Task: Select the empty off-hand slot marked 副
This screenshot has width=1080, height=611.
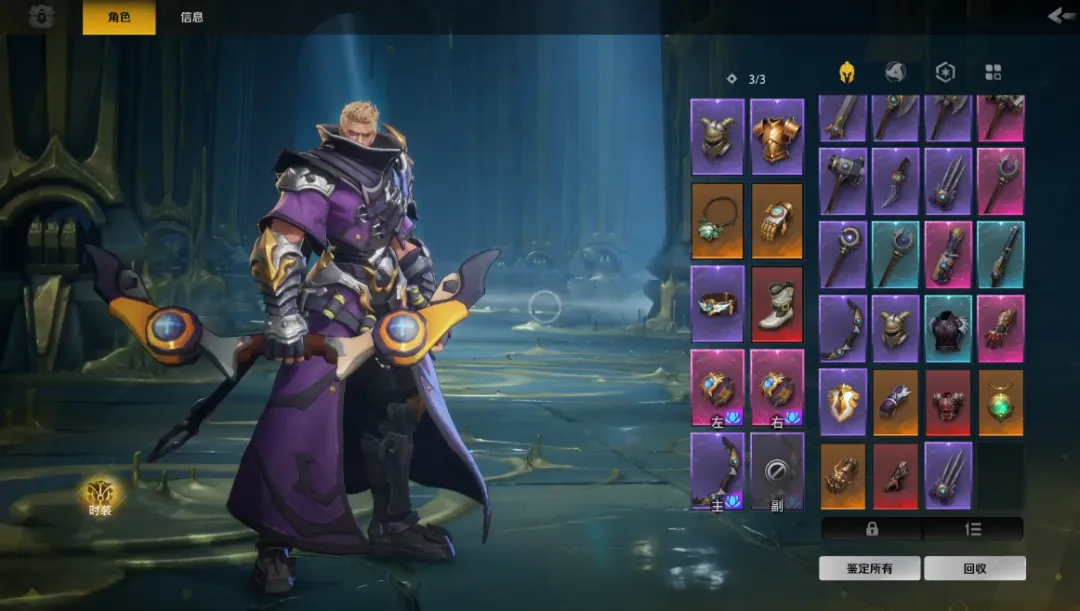Action: pyautogui.click(x=777, y=471)
